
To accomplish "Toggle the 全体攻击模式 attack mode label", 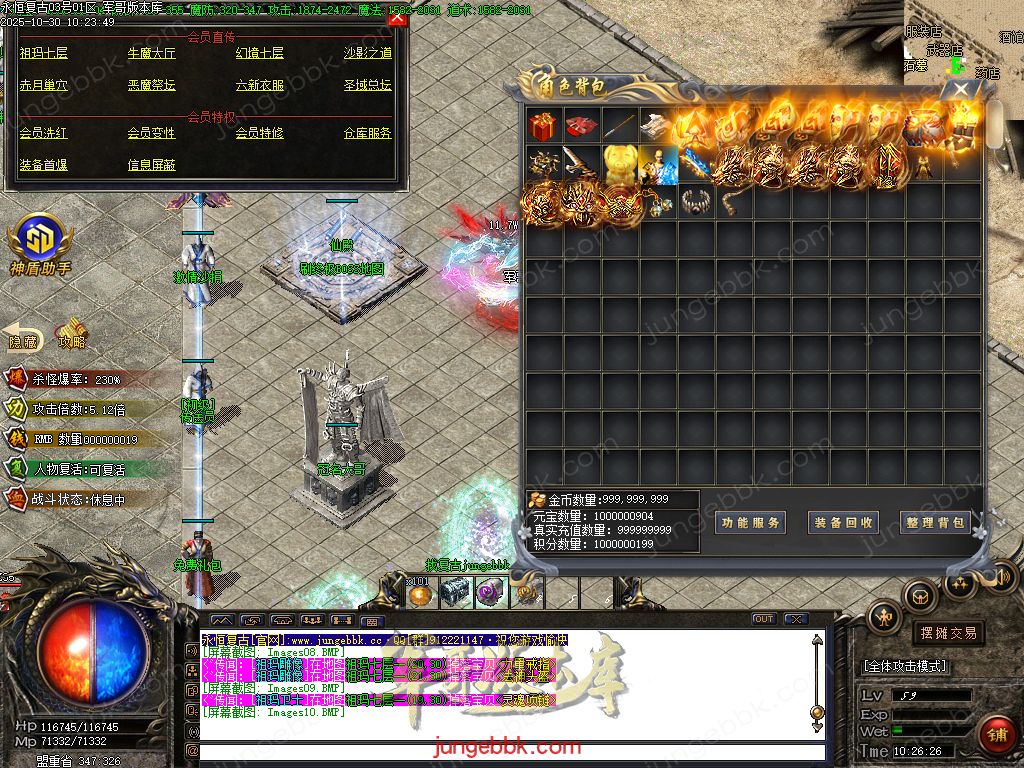I will click(905, 666).
